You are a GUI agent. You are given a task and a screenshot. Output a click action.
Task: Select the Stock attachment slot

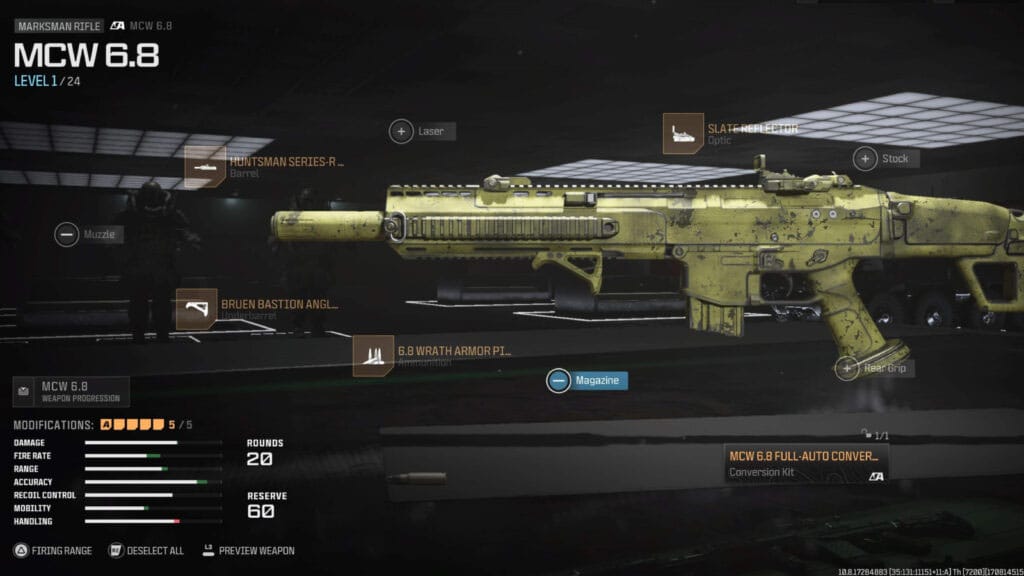coord(884,158)
